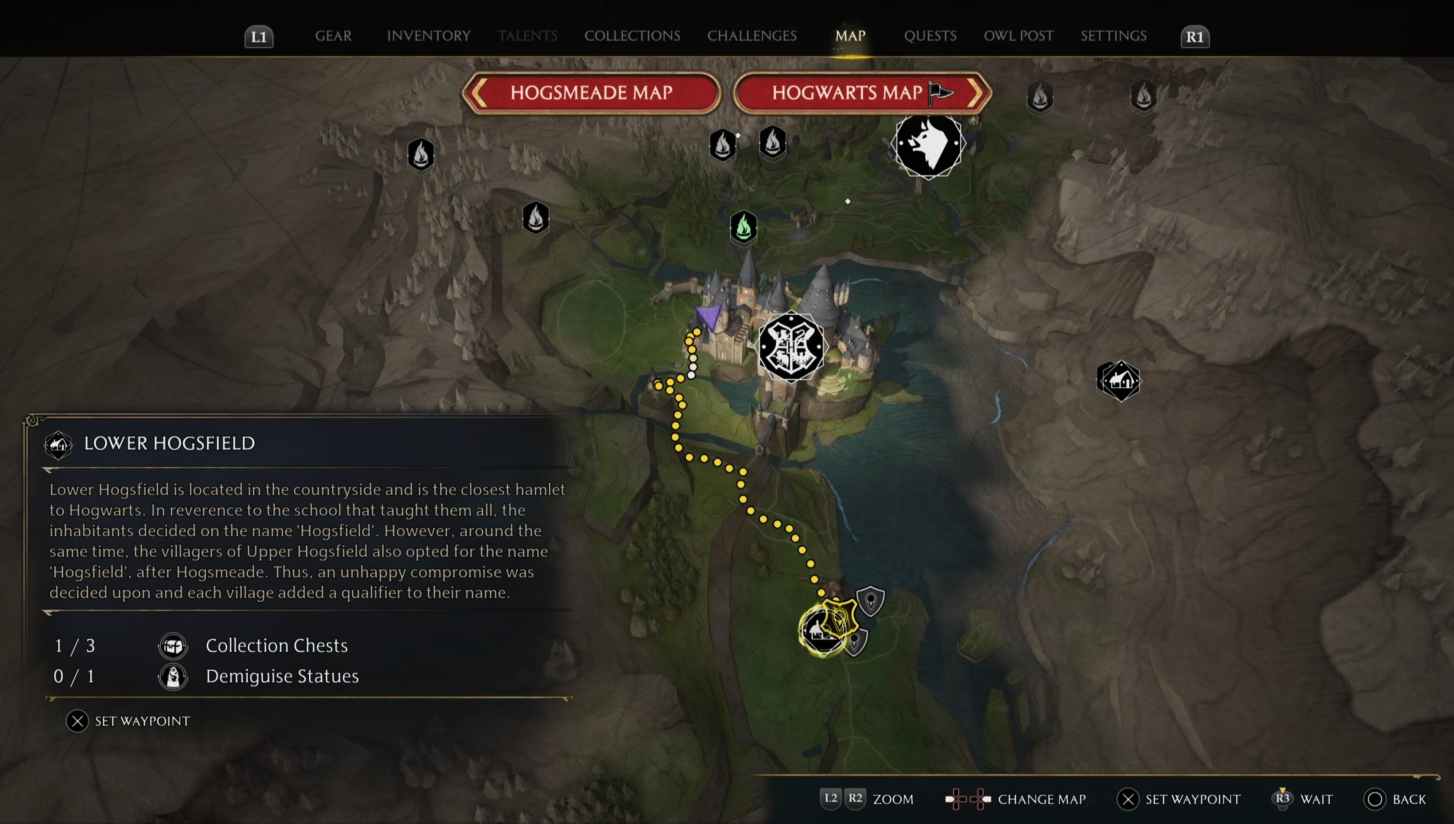Viewport: 1454px width, 824px height.
Task: Open the SETTINGS menu
Action: tap(1112, 35)
